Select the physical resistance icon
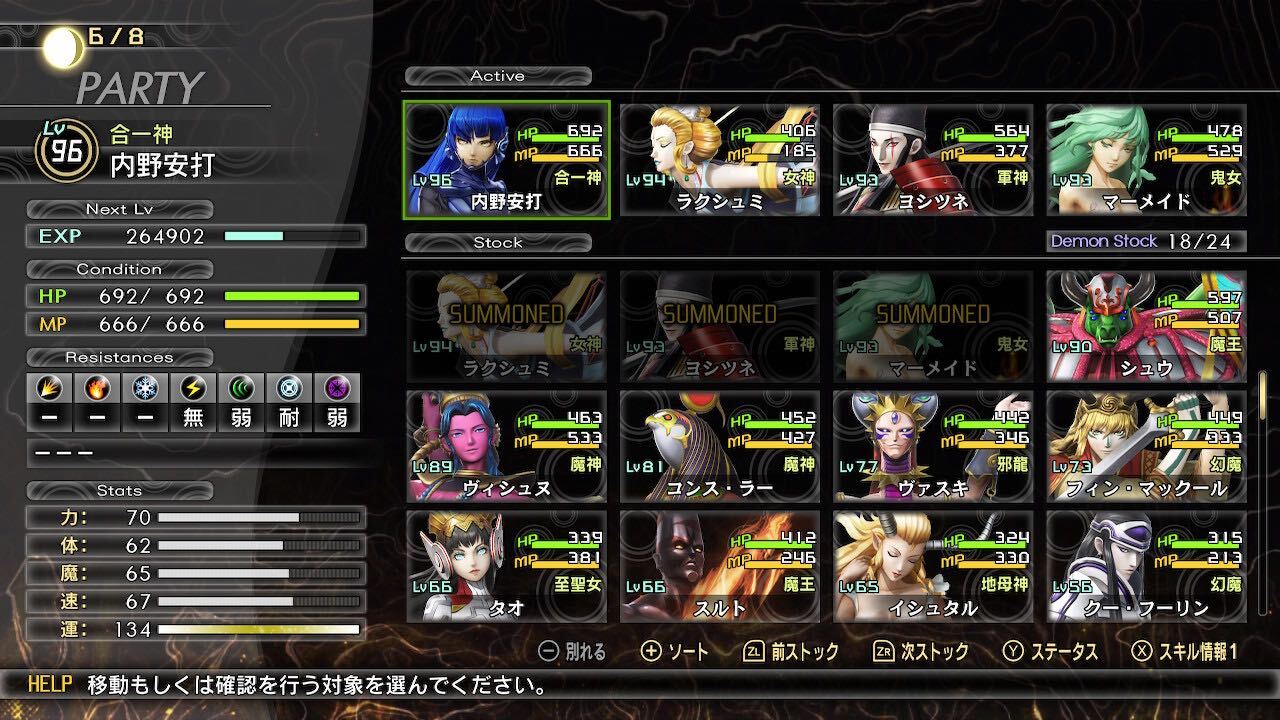1280x720 pixels. [x=48, y=385]
